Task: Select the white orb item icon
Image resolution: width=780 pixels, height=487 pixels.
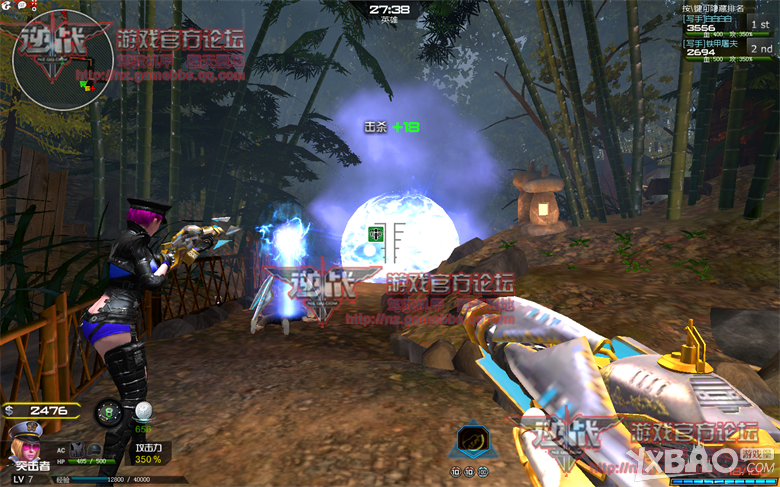Action: tap(144, 411)
